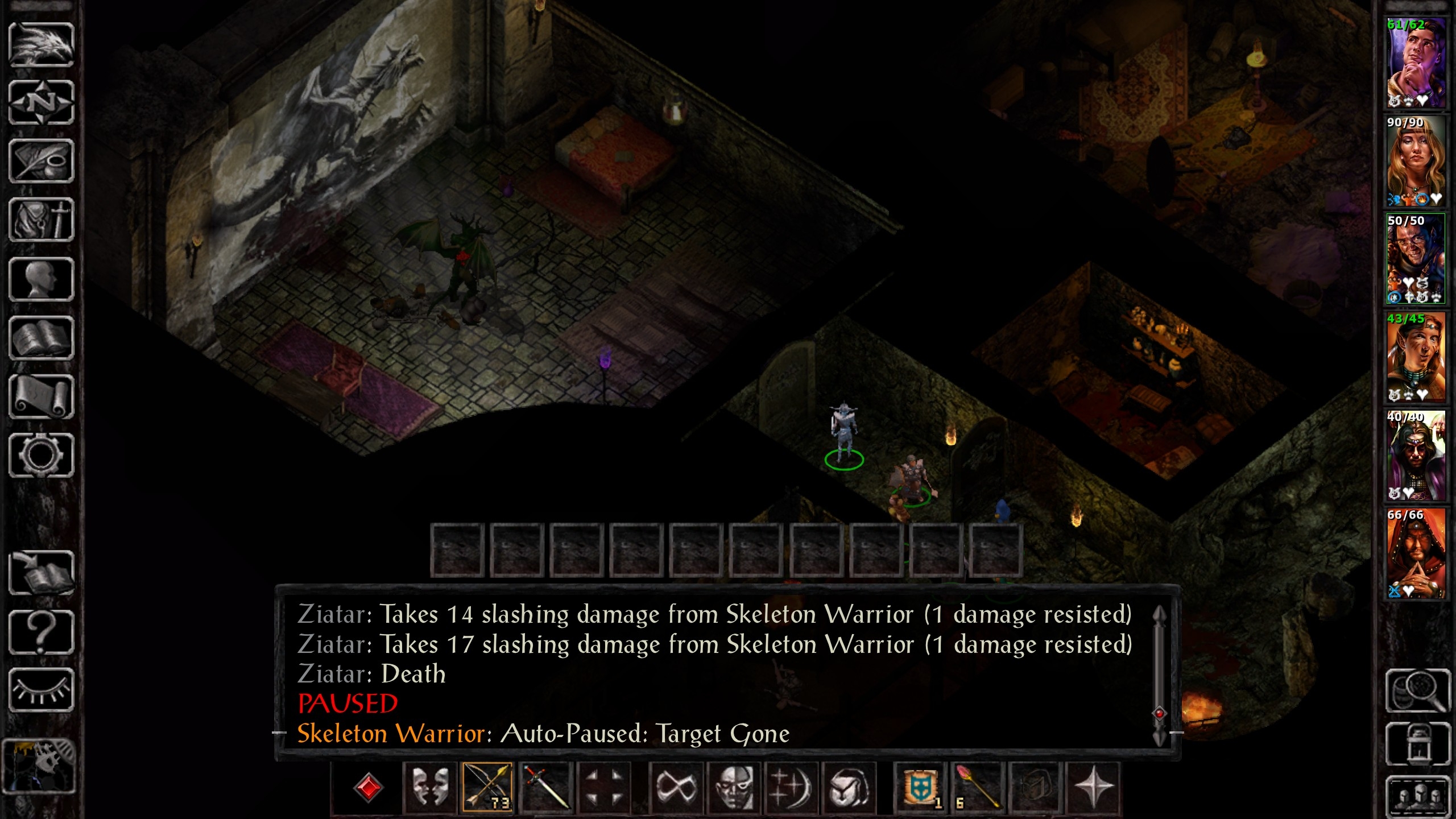Open the inventory screen from the sidebar
1456x819 pixels.
point(41,220)
